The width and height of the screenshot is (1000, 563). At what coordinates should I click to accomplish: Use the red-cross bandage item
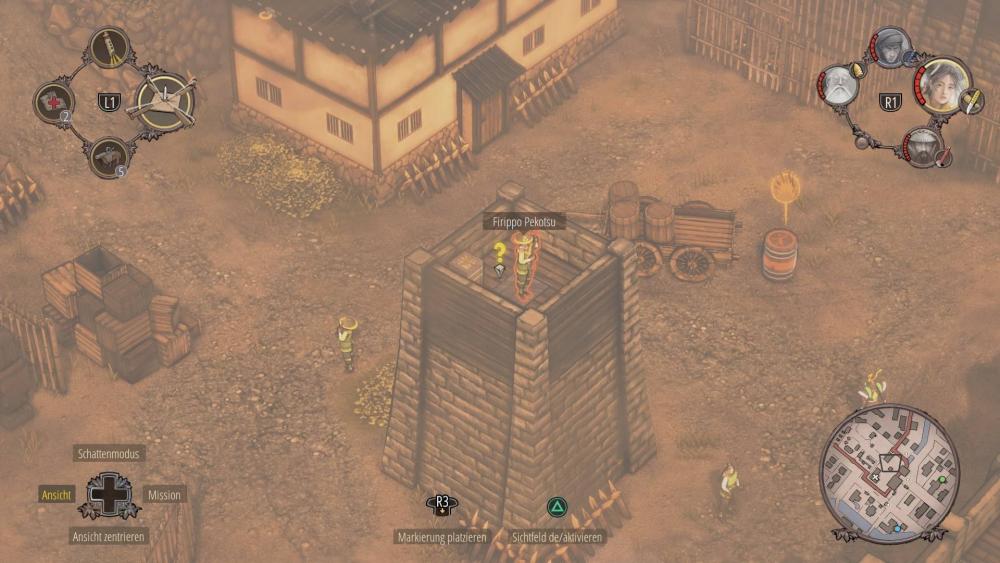point(53,102)
